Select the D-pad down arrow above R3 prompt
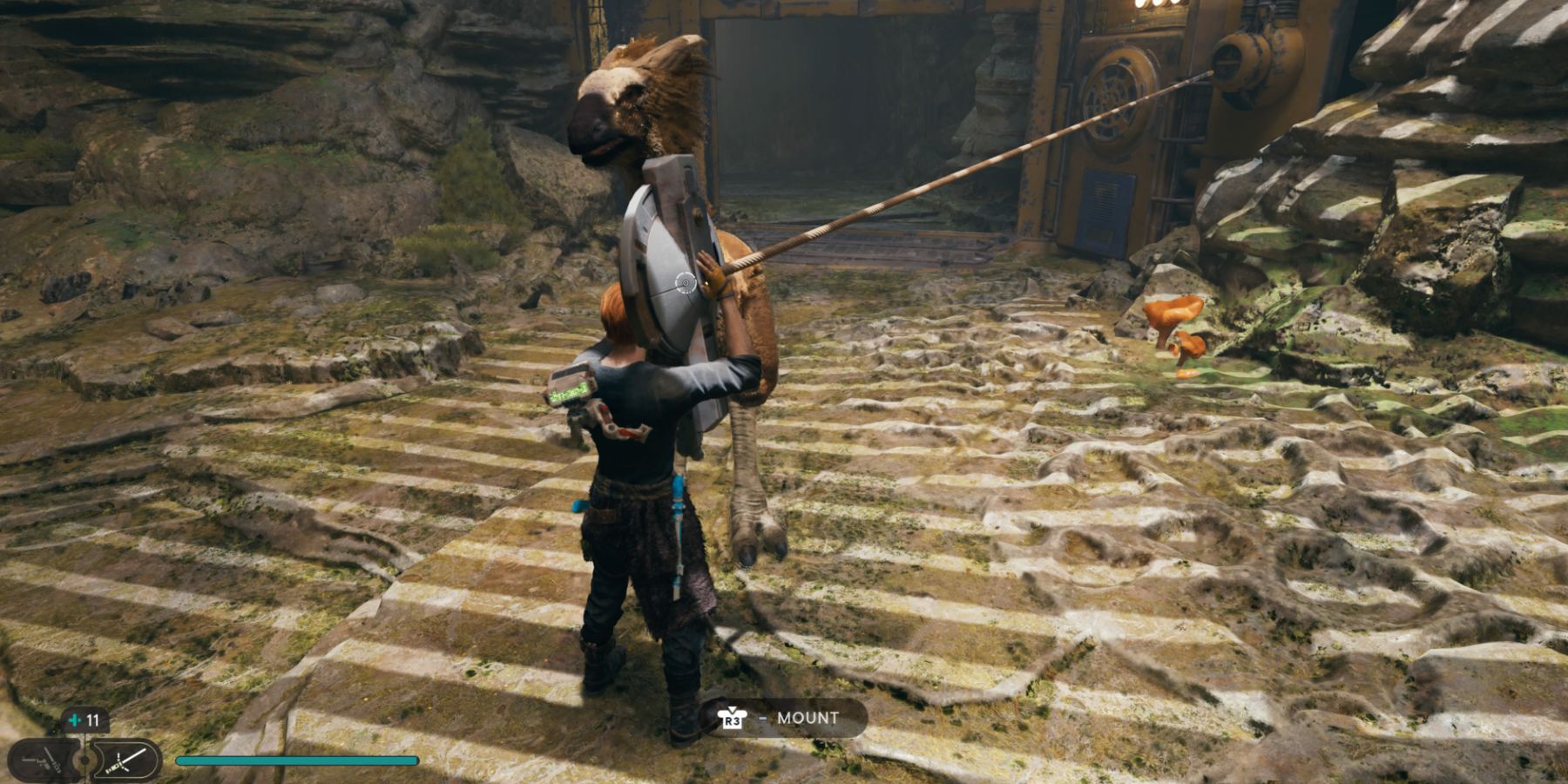Image resolution: width=1568 pixels, height=784 pixels. 732,708
